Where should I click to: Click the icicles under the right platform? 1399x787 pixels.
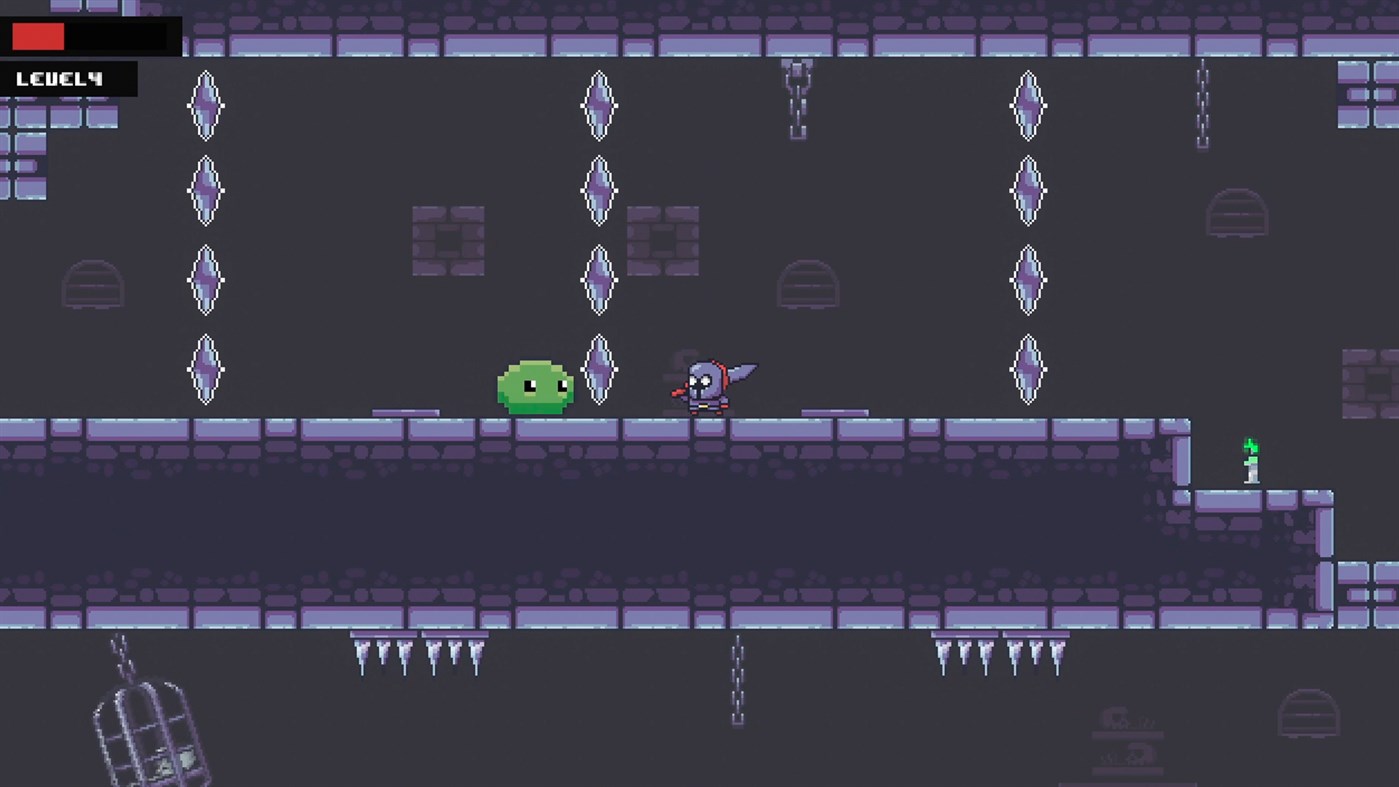pyautogui.click(x=1000, y=655)
